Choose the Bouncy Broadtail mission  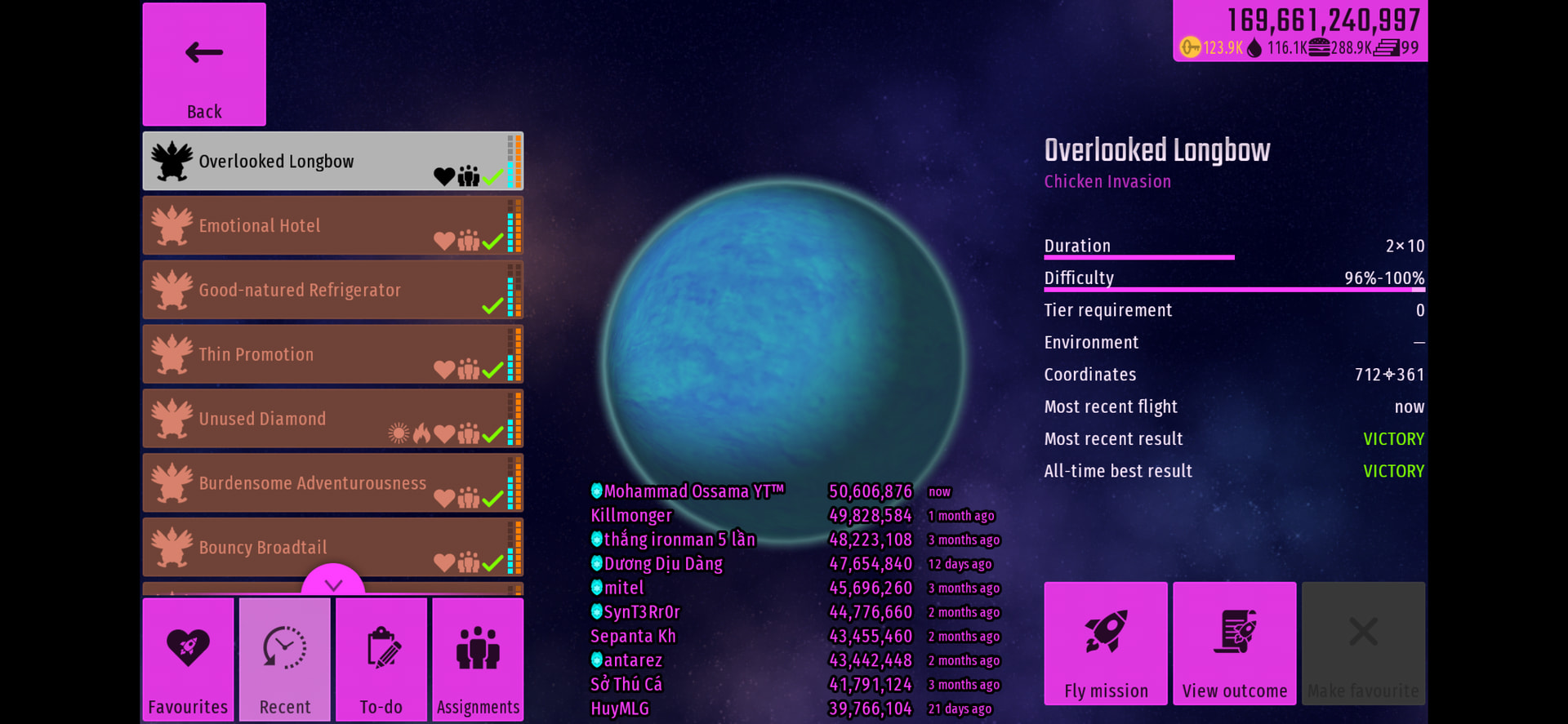click(x=332, y=547)
